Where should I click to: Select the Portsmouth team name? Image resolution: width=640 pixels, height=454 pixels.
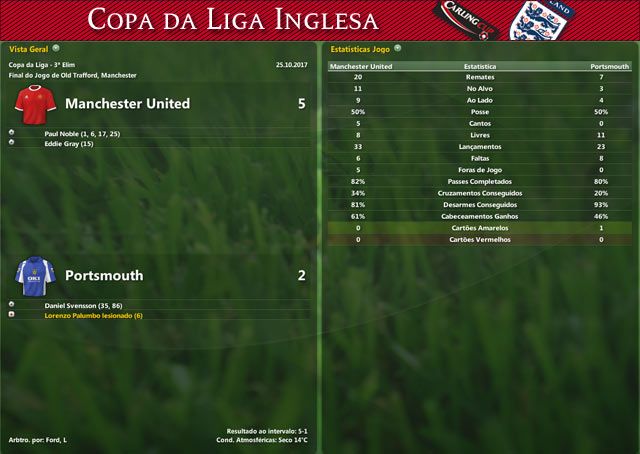(104, 276)
